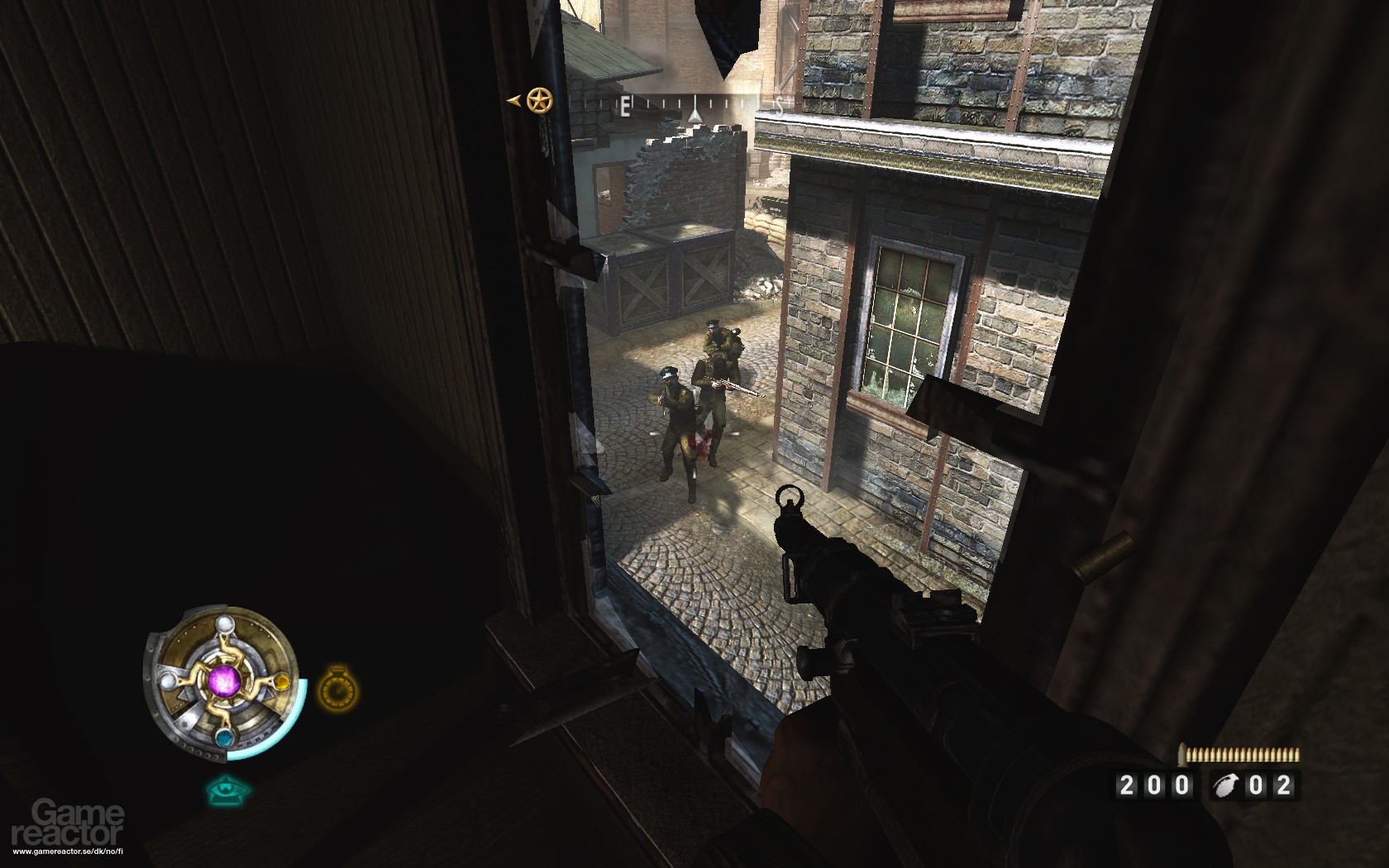The height and width of the screenshot is (868, 1389).
Task: Select the purple gem in the Veil medallion center
Action: coord(225,682)
